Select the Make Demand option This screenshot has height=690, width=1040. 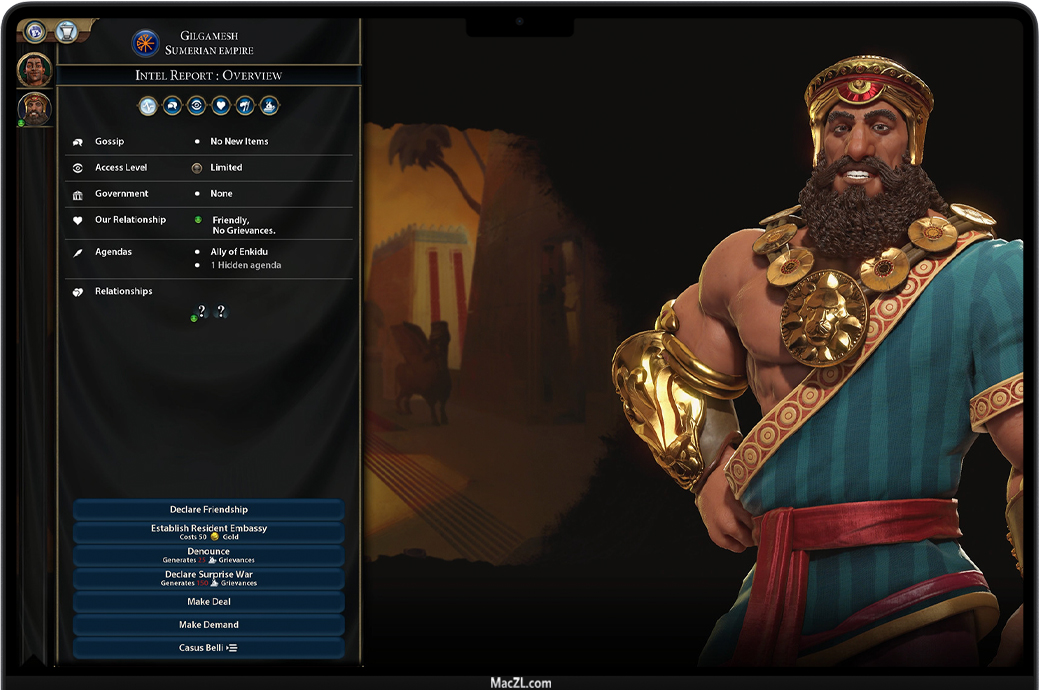209,625
